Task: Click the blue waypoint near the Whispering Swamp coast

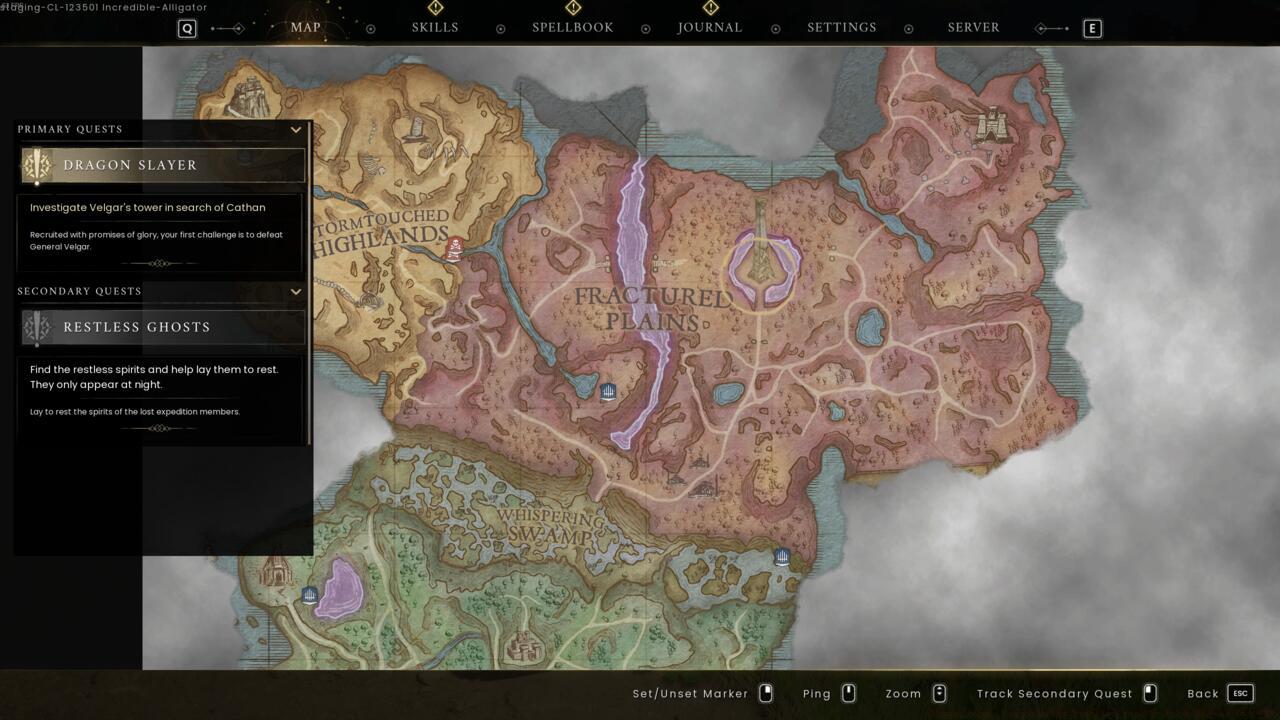Action: pos(781,556)
